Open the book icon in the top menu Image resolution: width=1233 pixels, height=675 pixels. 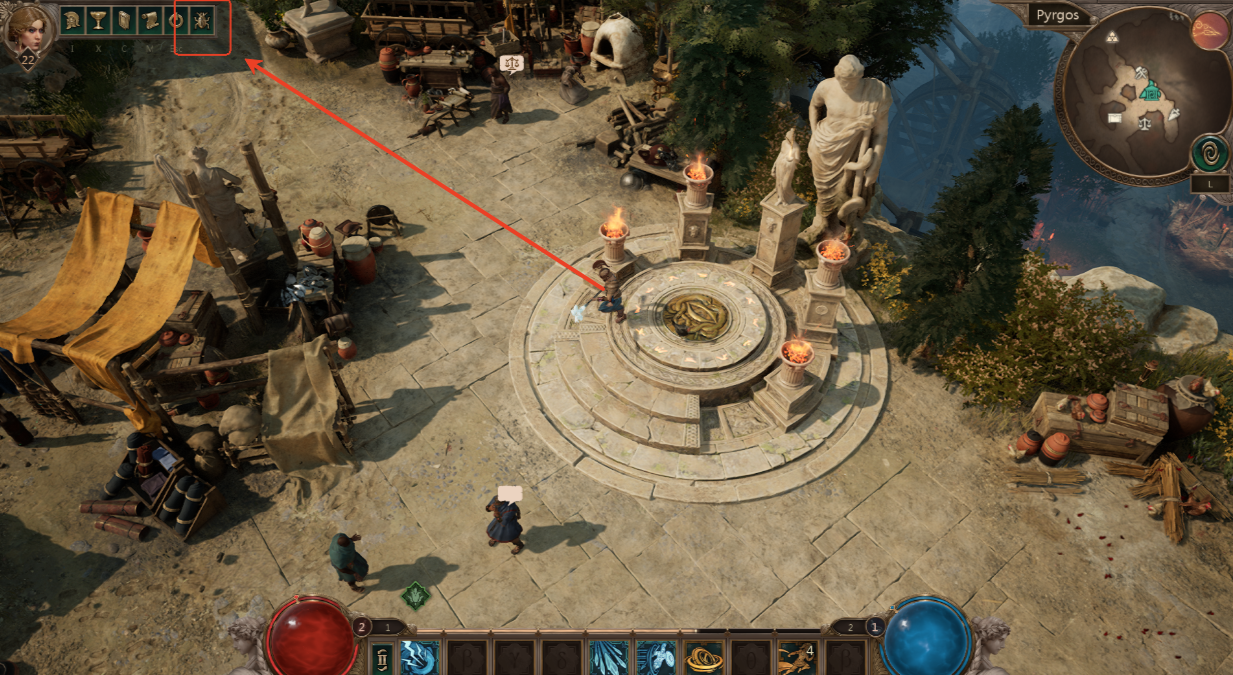pyautogui.click(x=124, y=19)
